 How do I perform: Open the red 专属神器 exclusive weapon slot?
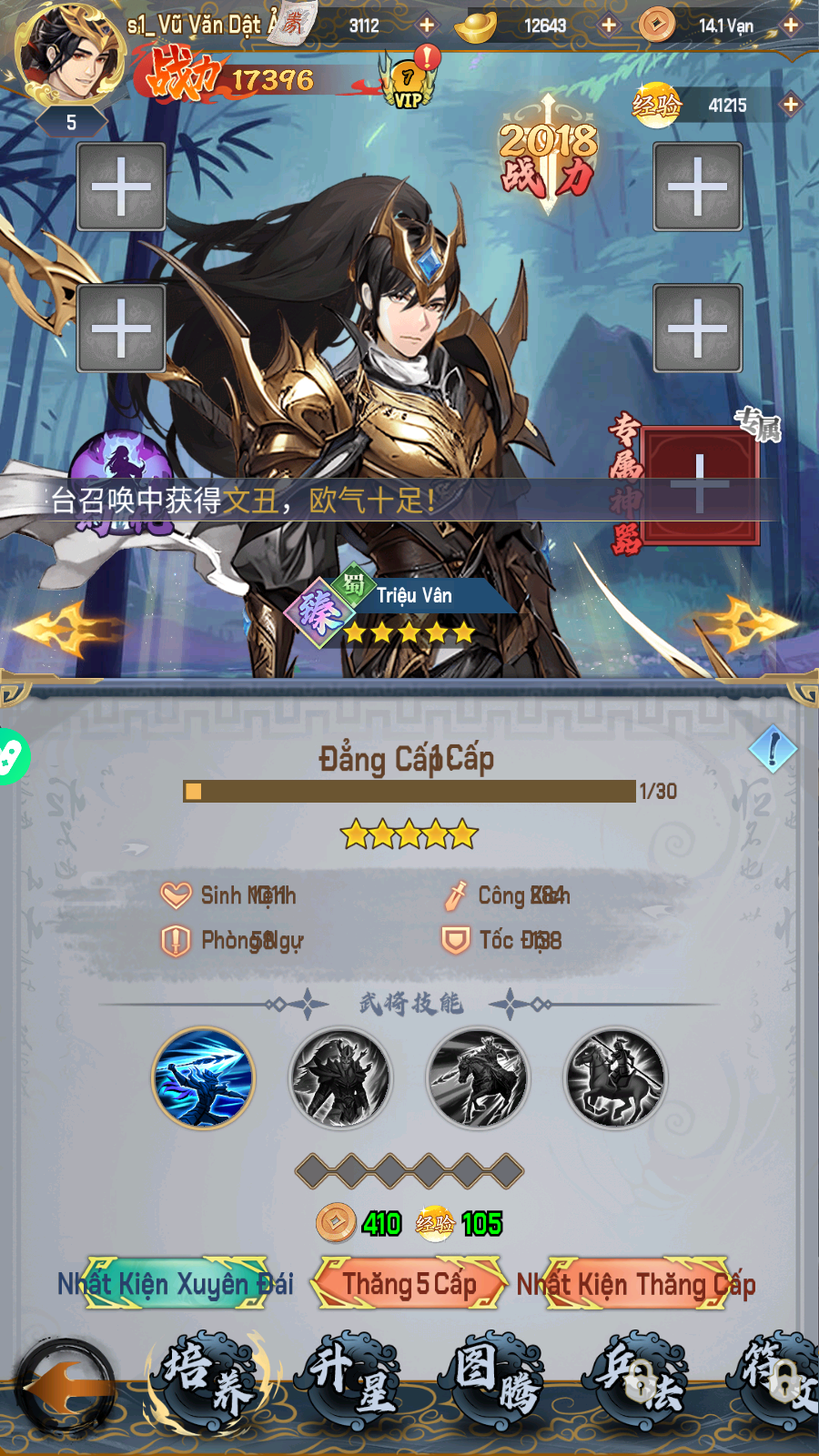(699, 483)
